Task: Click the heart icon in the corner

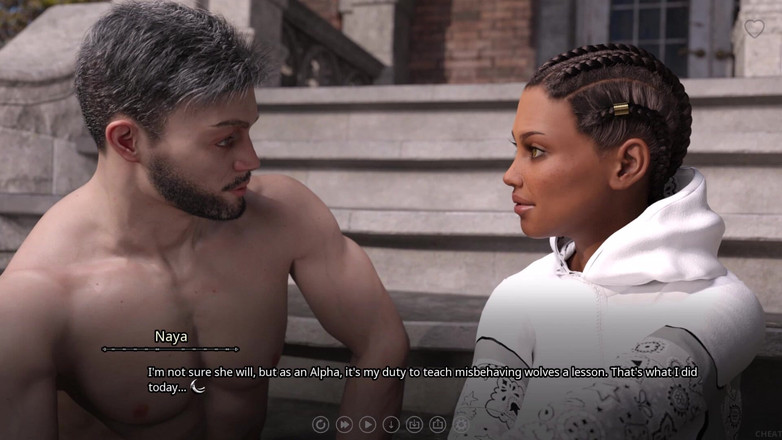Action: point(753,28)
